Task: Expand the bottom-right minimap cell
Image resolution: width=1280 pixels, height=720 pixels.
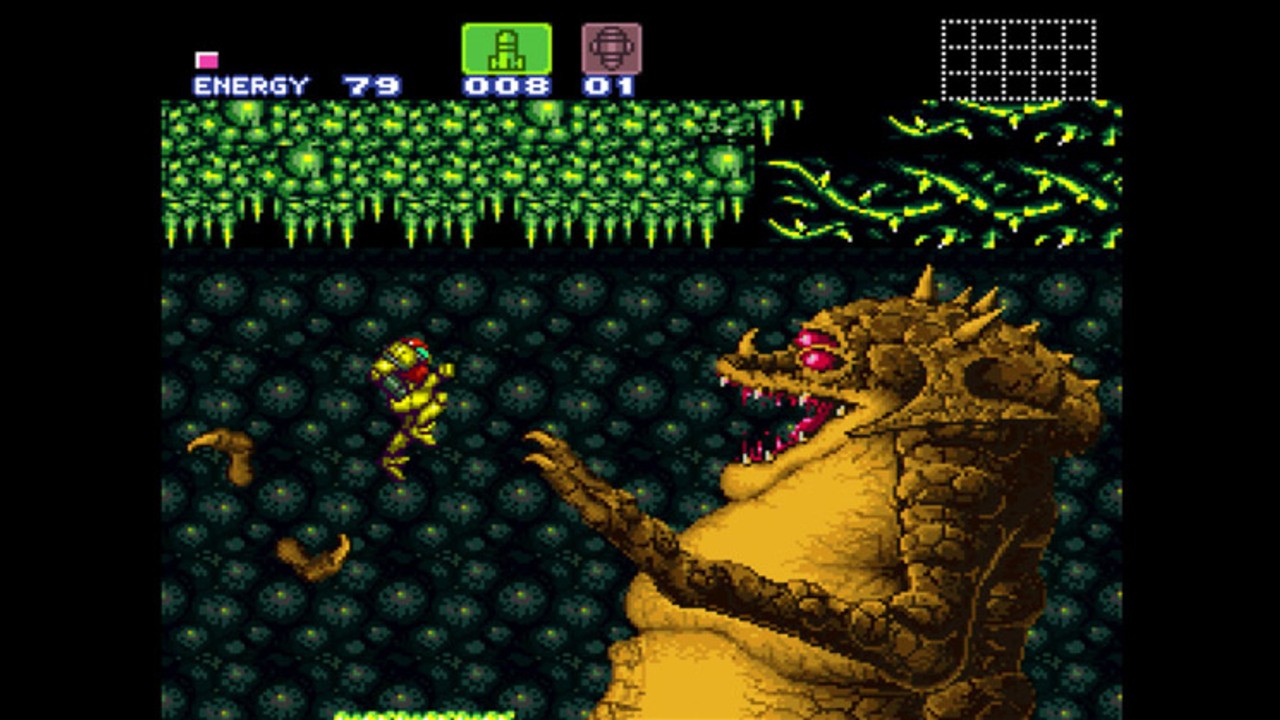Action: tap(1078, 88)
